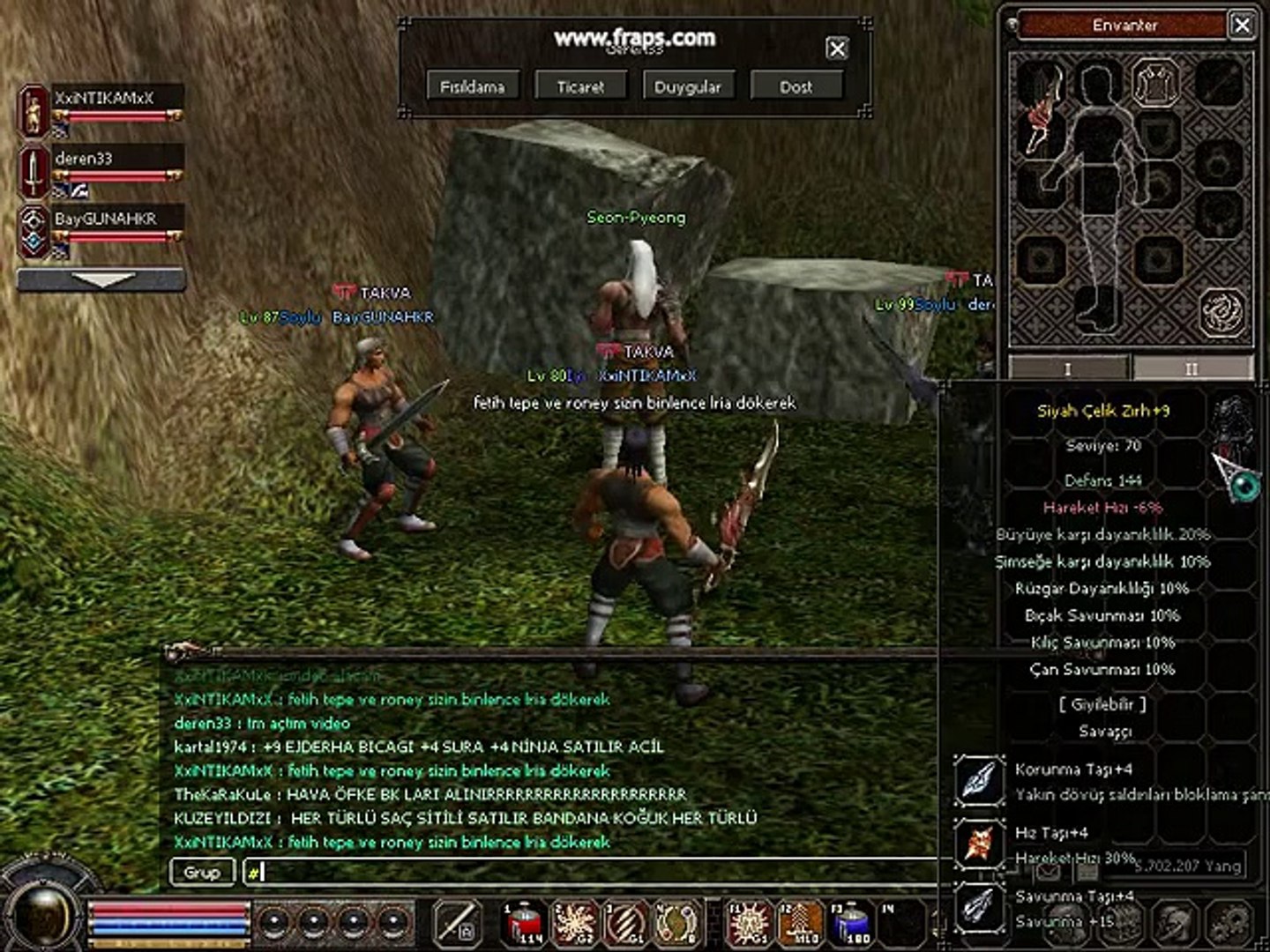Use the blue potion in quickslot F3
This screenshot has height=952, width=1270.
coord(852,924)
